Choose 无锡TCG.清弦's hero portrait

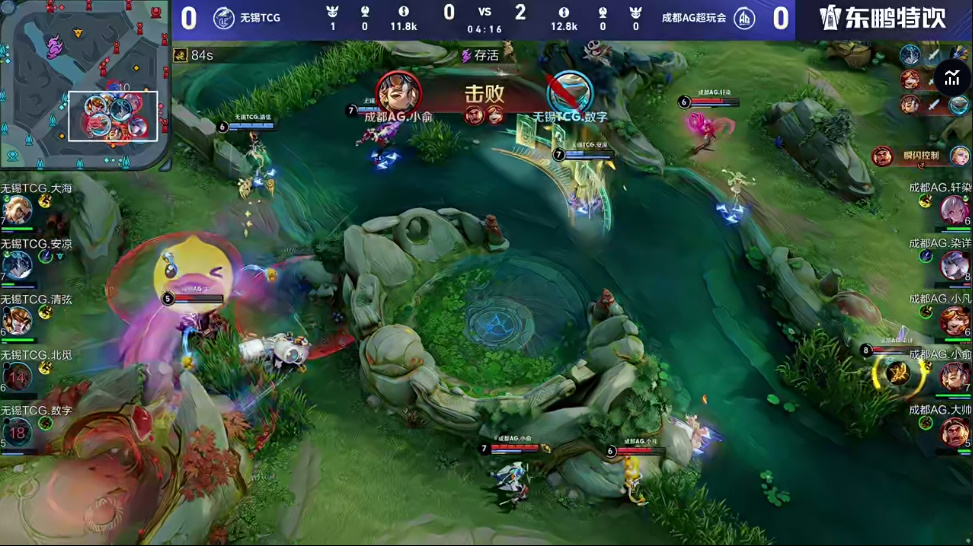(17, 321)
